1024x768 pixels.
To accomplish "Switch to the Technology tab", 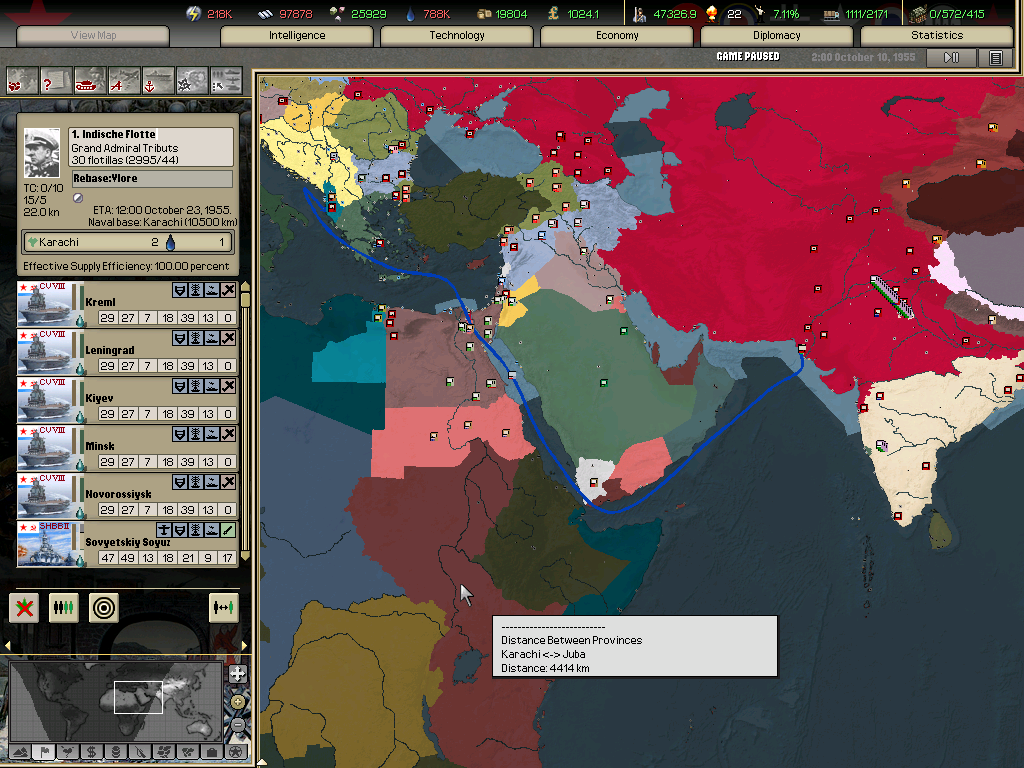I will [x=457, y=35].
